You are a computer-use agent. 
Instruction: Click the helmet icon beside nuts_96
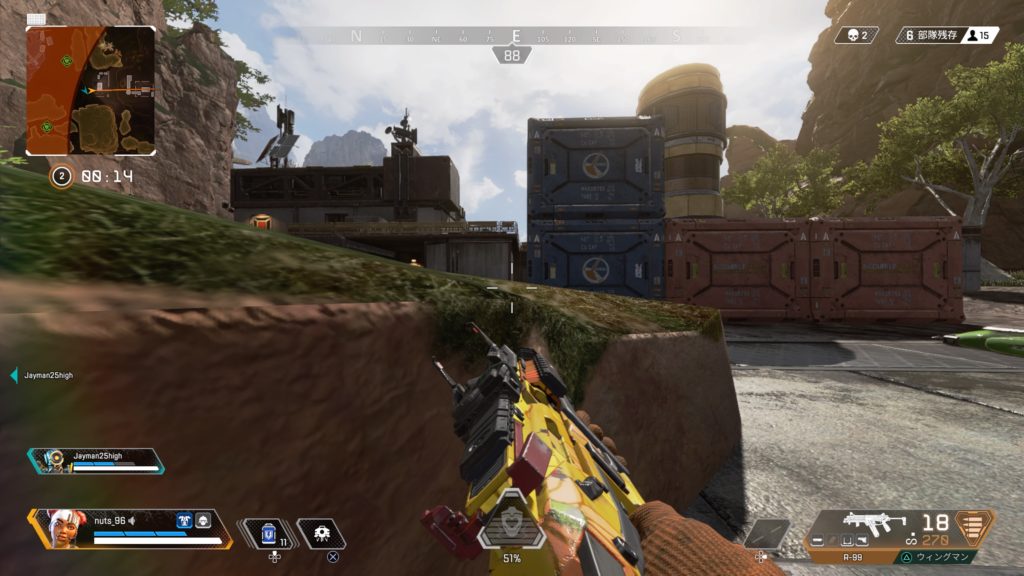(203, 520)
